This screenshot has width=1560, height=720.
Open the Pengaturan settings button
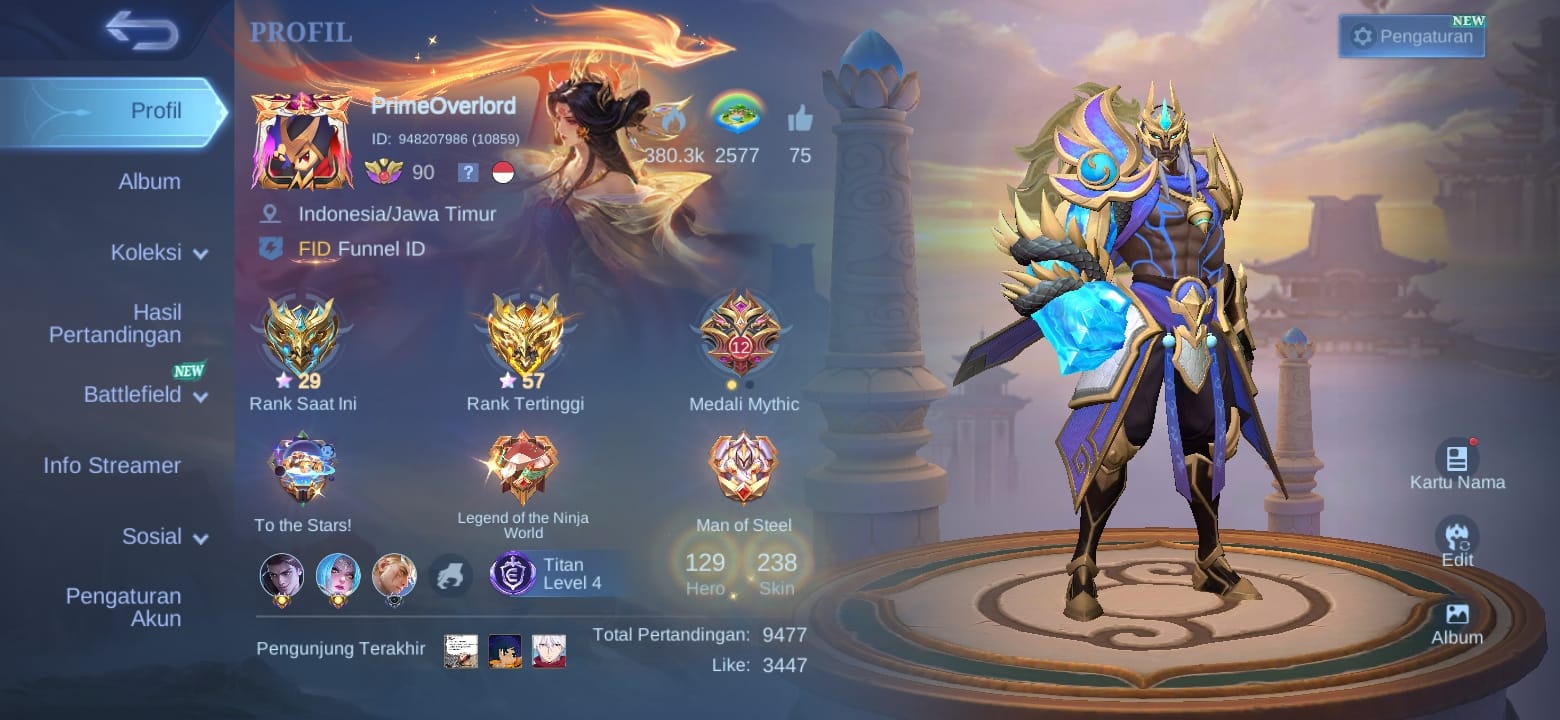point(1412,37)
